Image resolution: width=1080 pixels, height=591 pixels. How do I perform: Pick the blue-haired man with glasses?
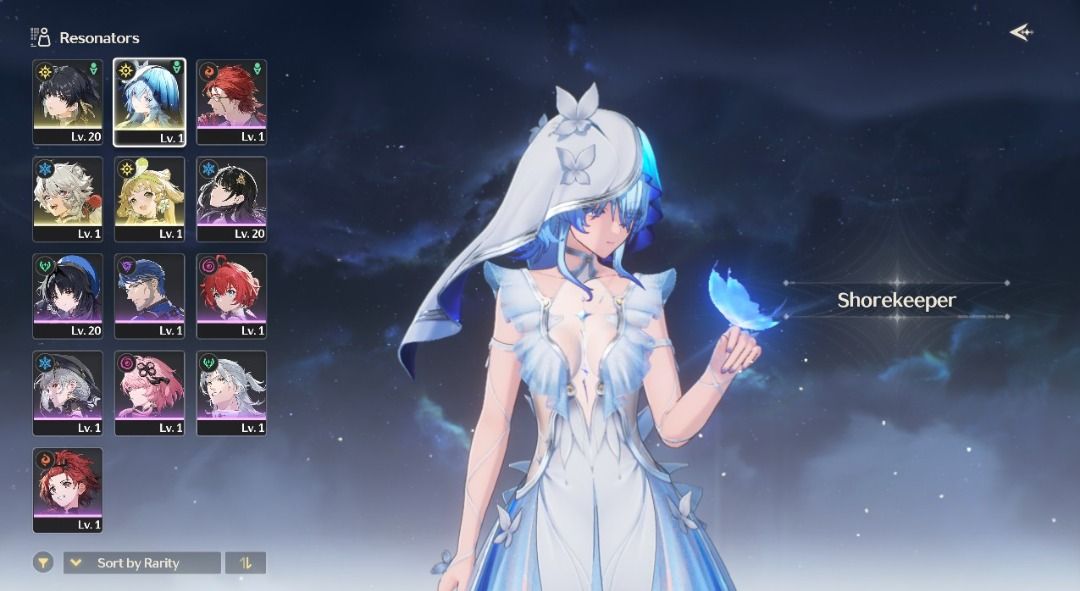pos(149,294)
